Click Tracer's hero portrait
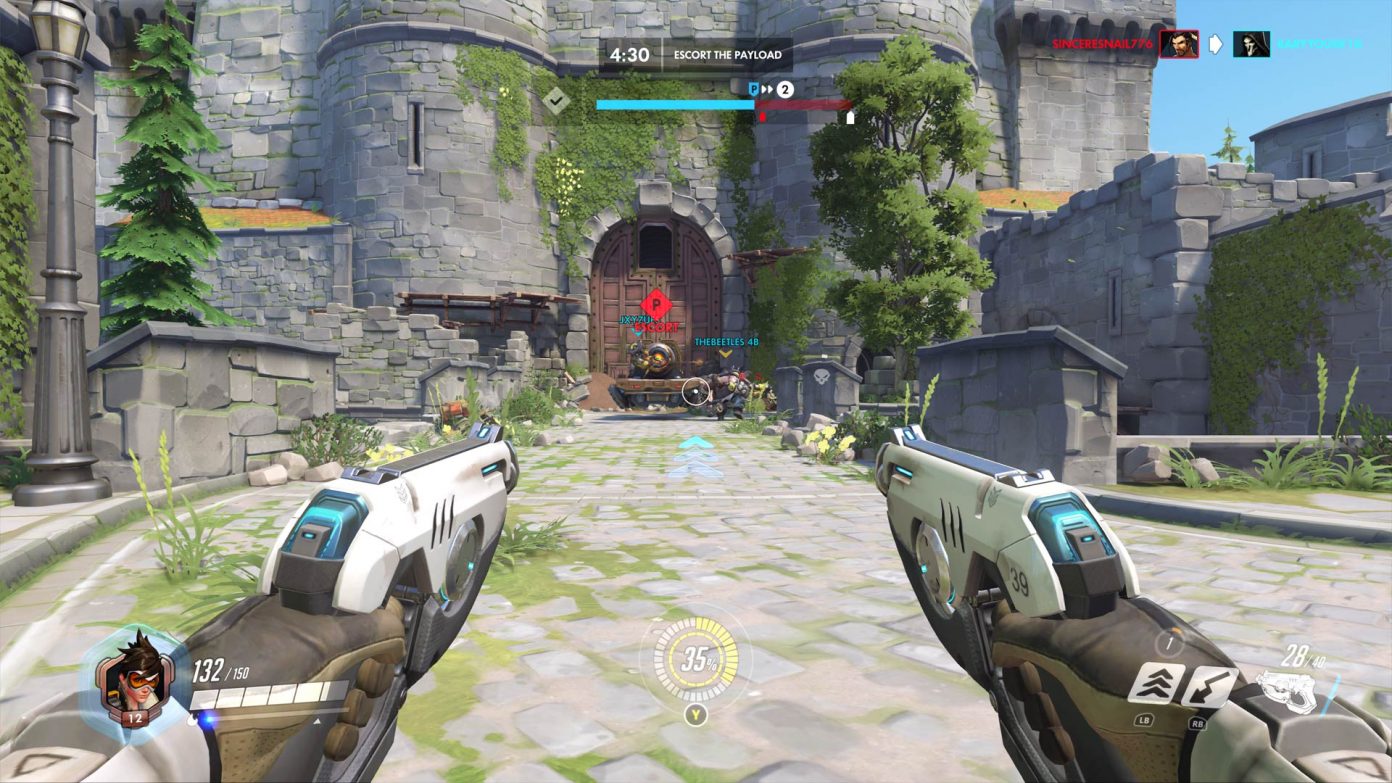Screen dimensions: 1392x783 point(133,672)
